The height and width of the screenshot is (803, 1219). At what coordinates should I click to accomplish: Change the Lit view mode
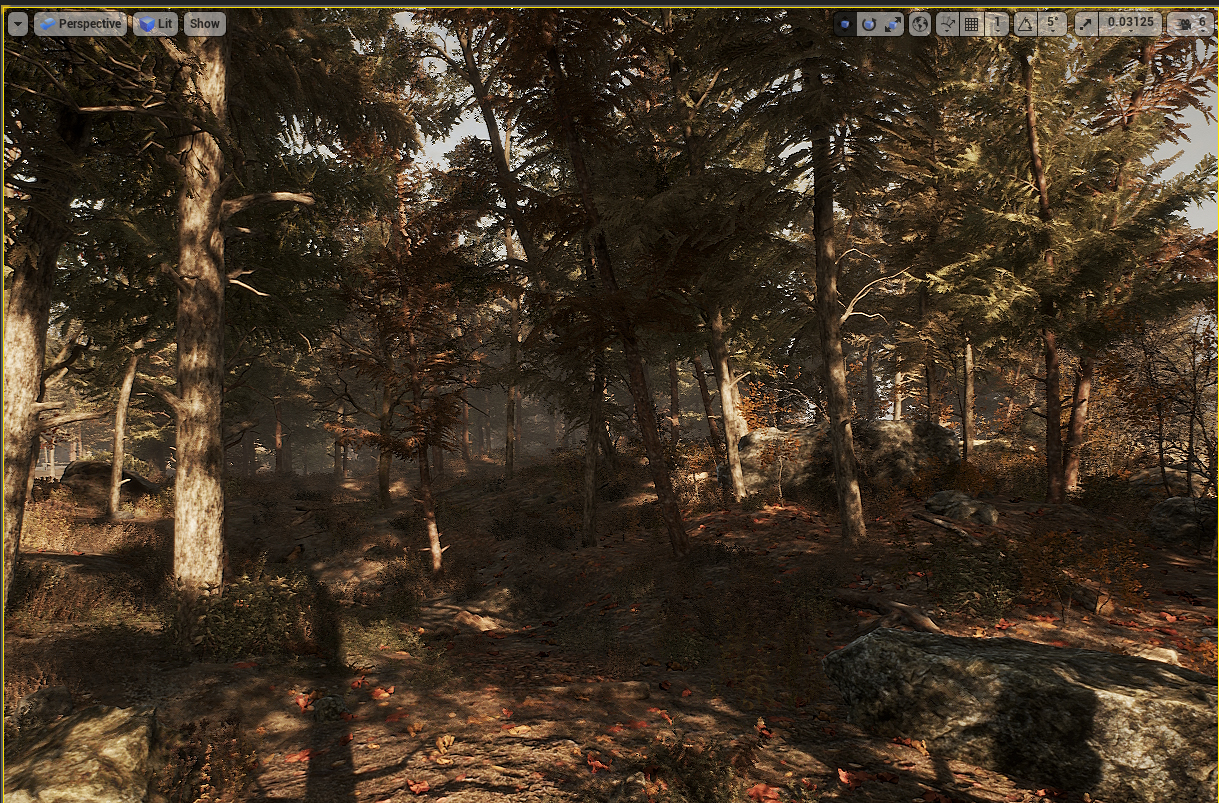[x=155, y=24]
